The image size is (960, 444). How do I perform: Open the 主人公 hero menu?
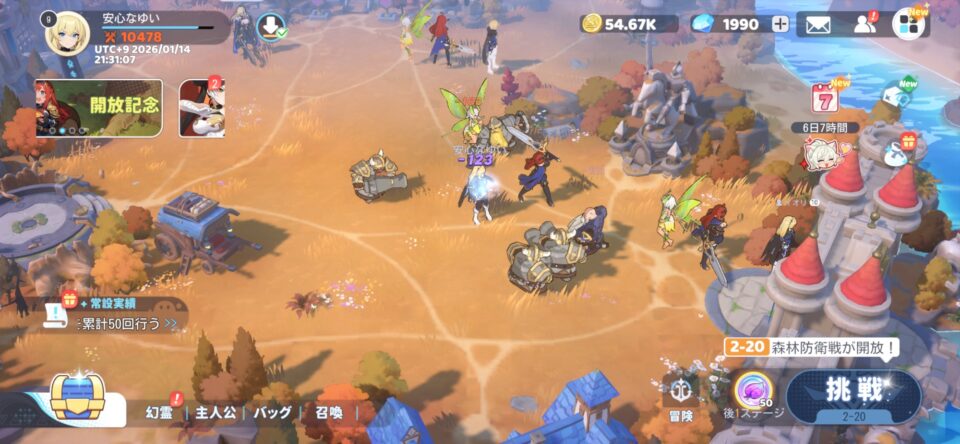(214, 412)
